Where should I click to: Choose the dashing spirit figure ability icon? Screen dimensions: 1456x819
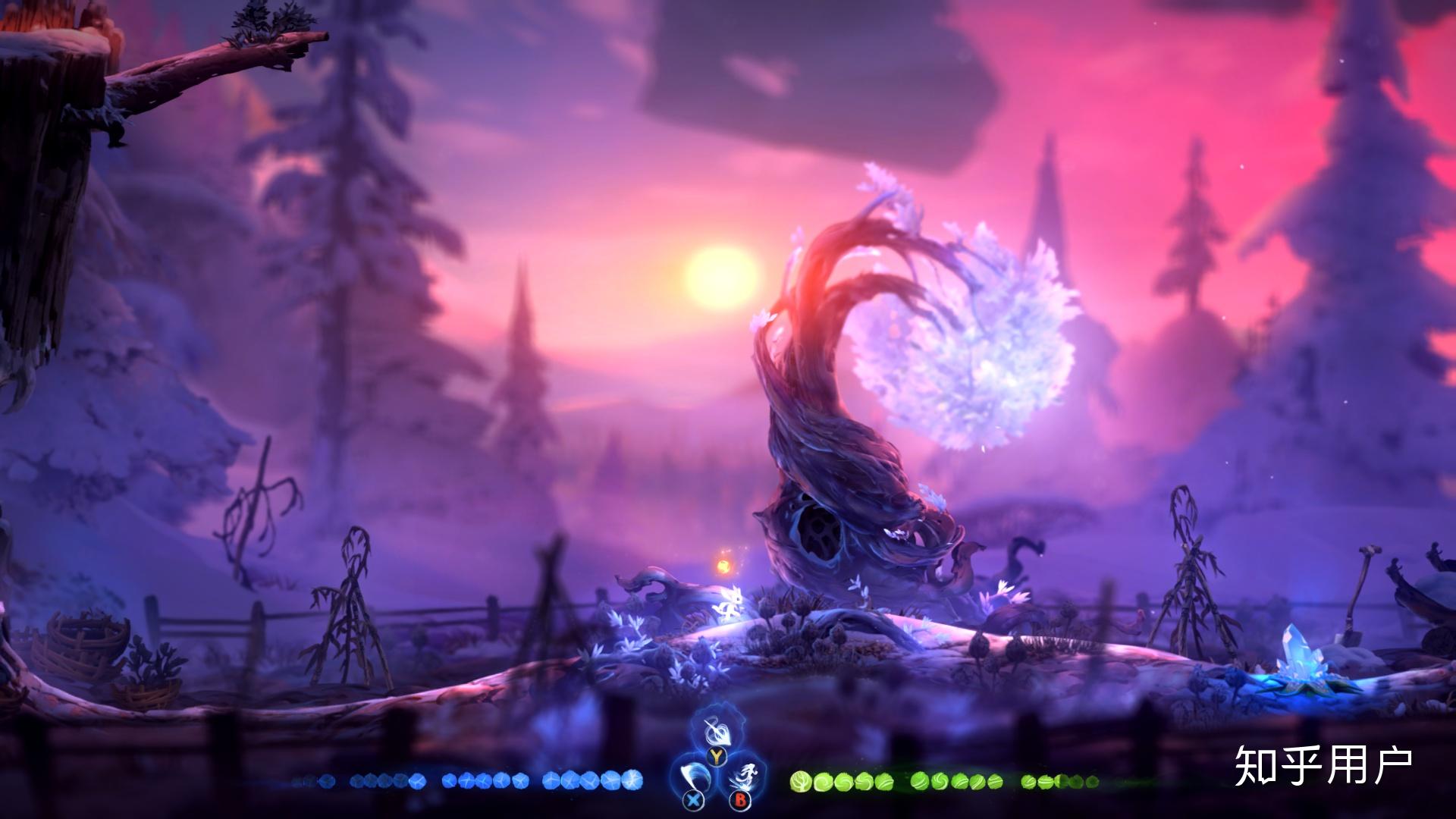coord(742,778)
